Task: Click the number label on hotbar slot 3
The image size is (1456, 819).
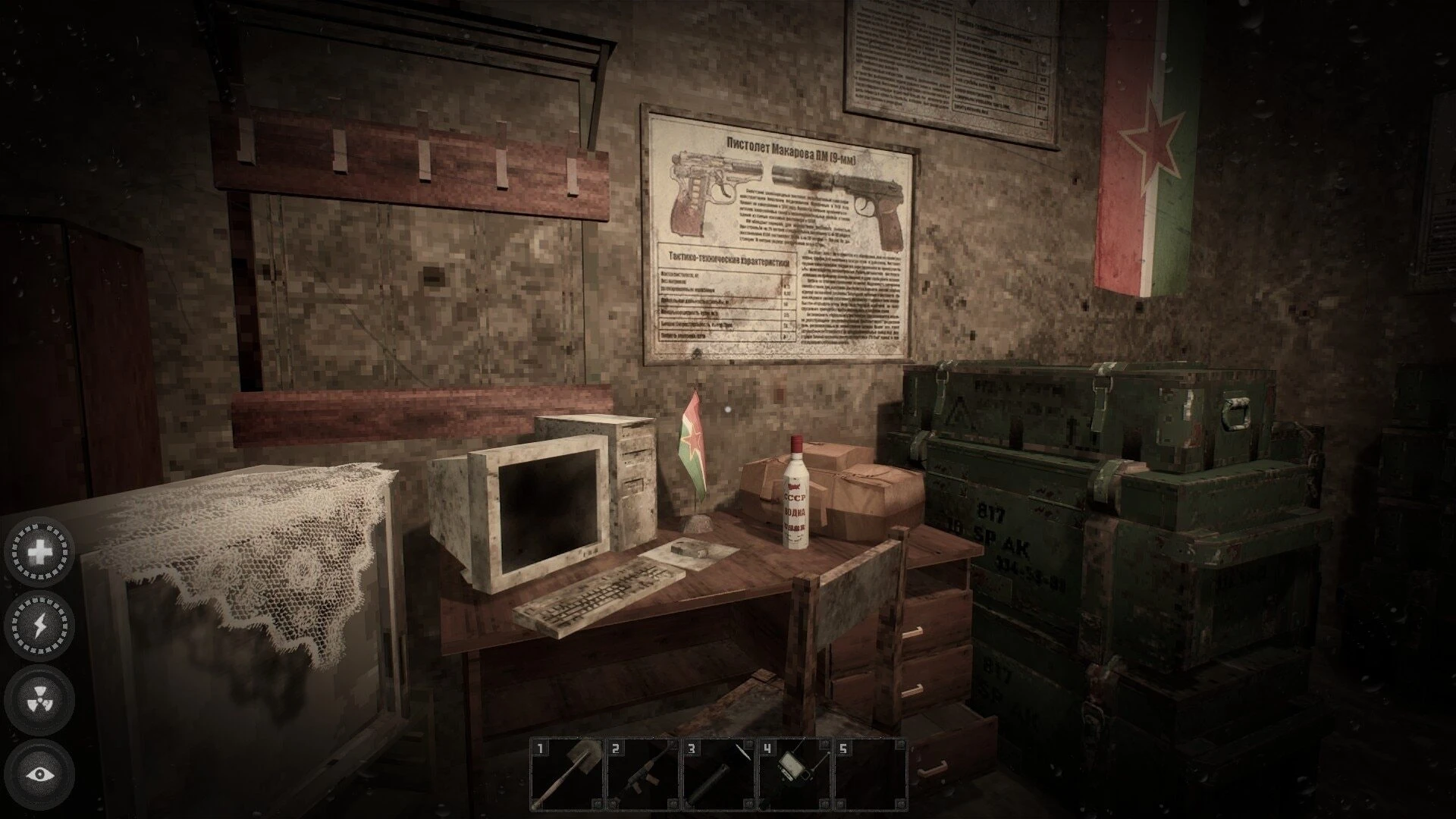Action: 692,749
